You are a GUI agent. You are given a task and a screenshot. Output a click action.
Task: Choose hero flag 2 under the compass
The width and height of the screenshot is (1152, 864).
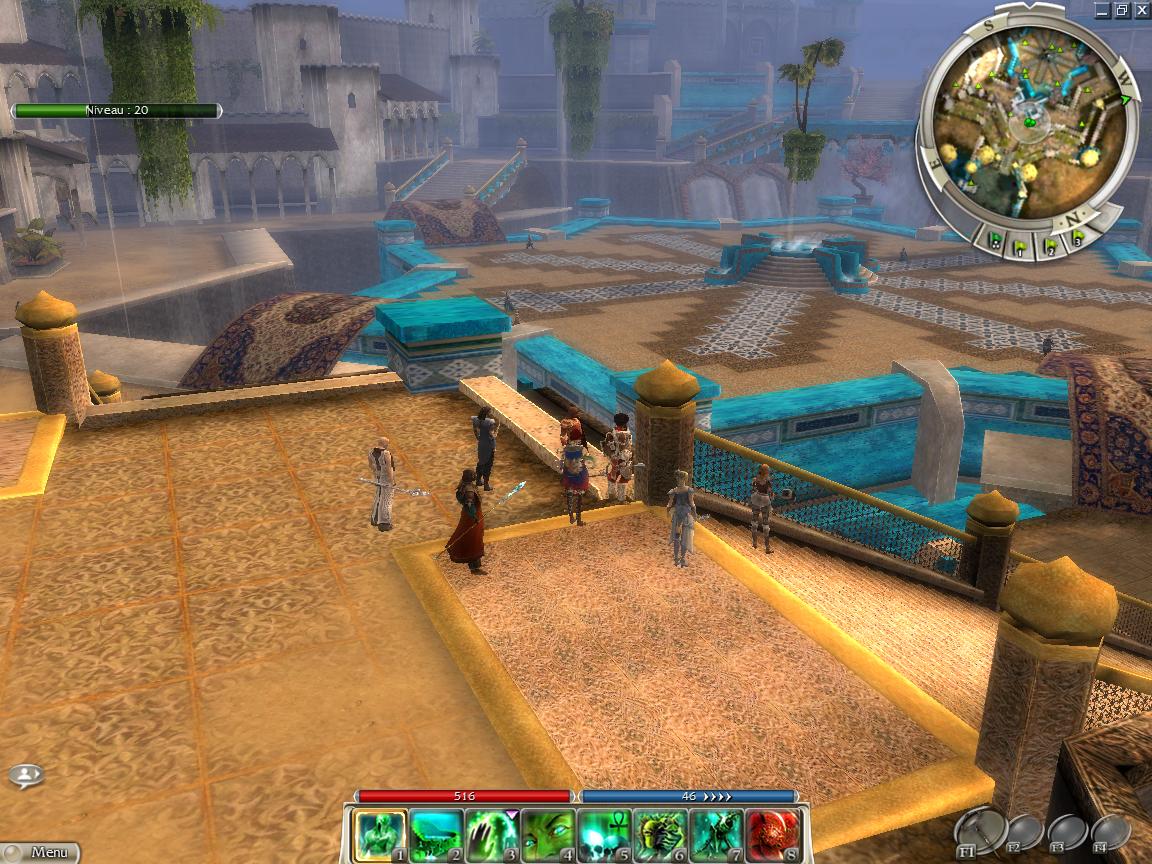(1050, 244)
